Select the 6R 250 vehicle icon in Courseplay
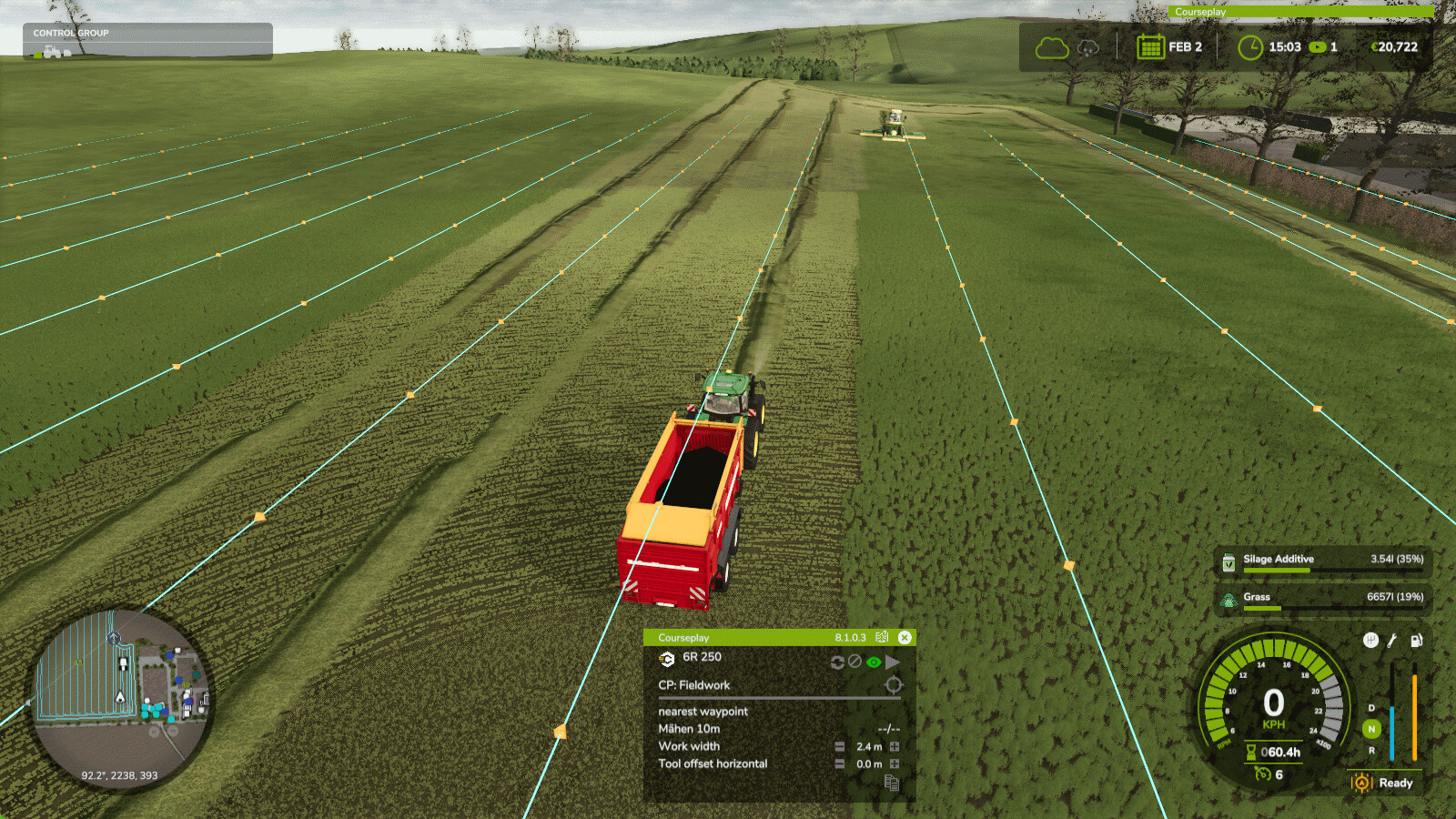The height and width of the screenshot is (819, 1456). 667,659
